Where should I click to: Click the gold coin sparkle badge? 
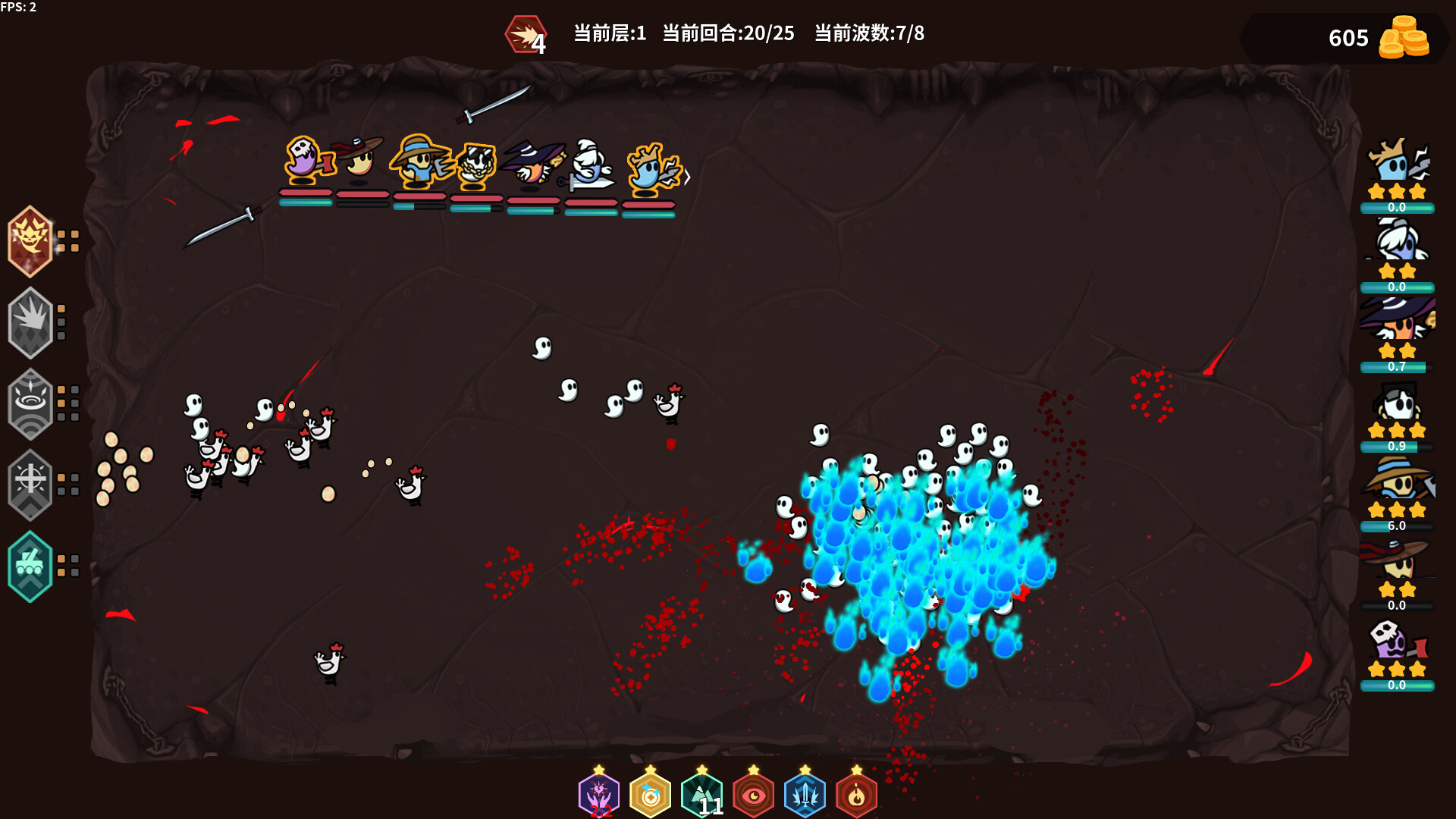click(x=649, y=795)
